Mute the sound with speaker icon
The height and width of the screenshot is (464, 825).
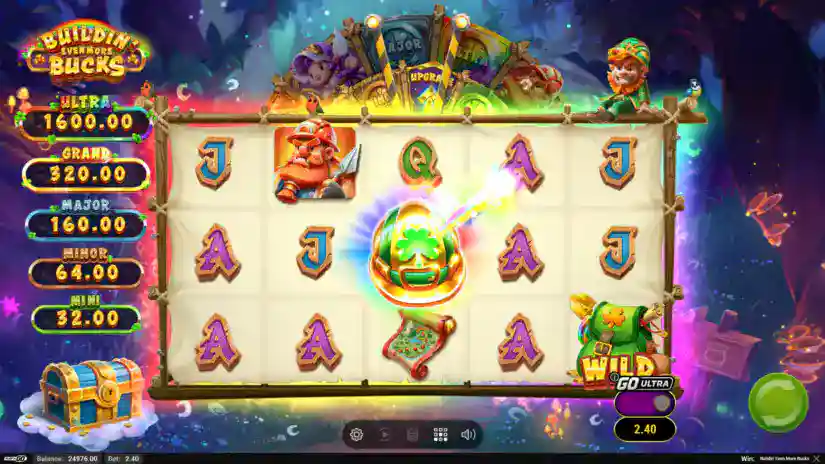click(467, 435)
